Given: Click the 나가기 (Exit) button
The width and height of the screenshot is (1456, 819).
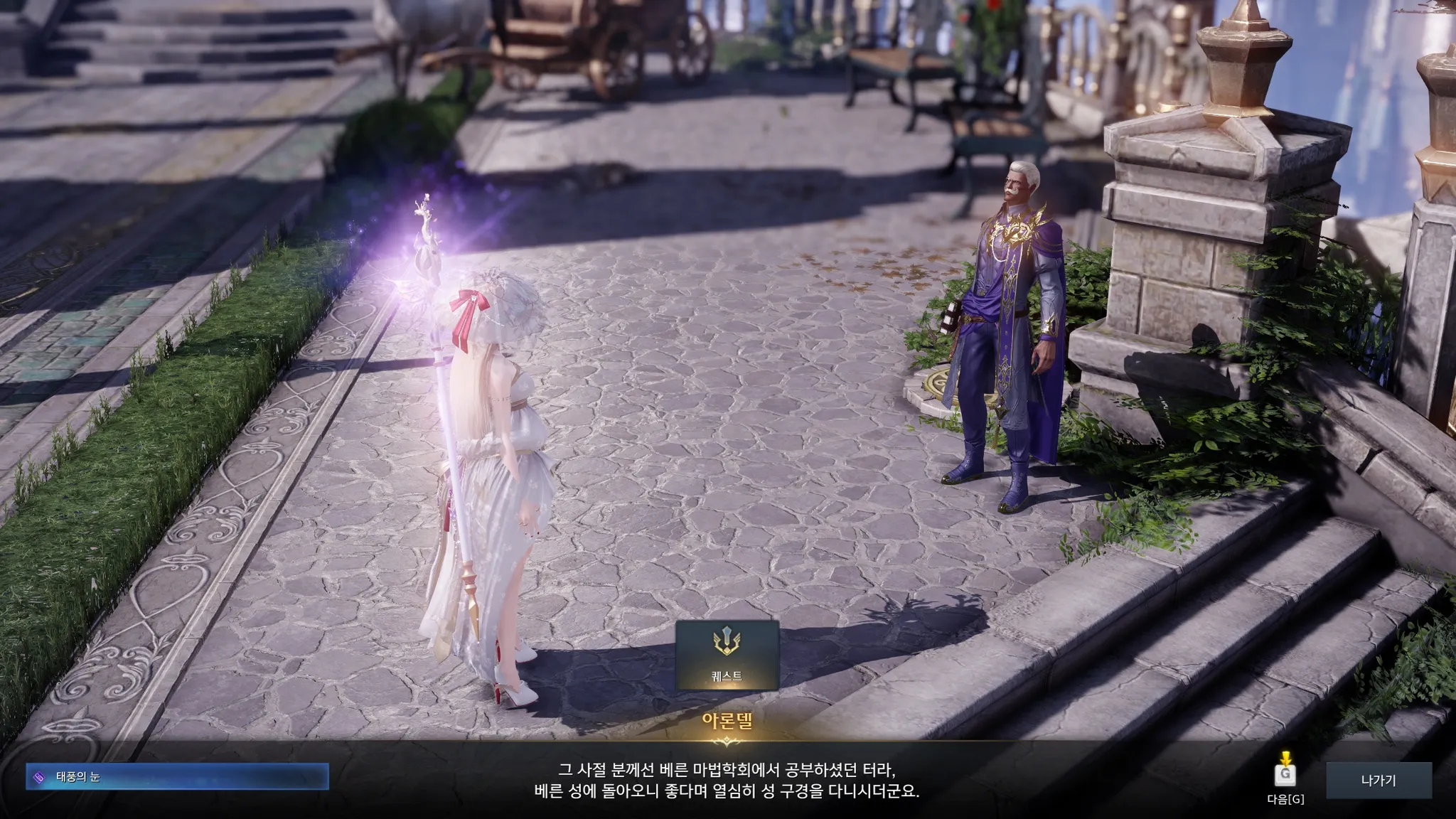Looking at the screenshot, I should 1378,780.
